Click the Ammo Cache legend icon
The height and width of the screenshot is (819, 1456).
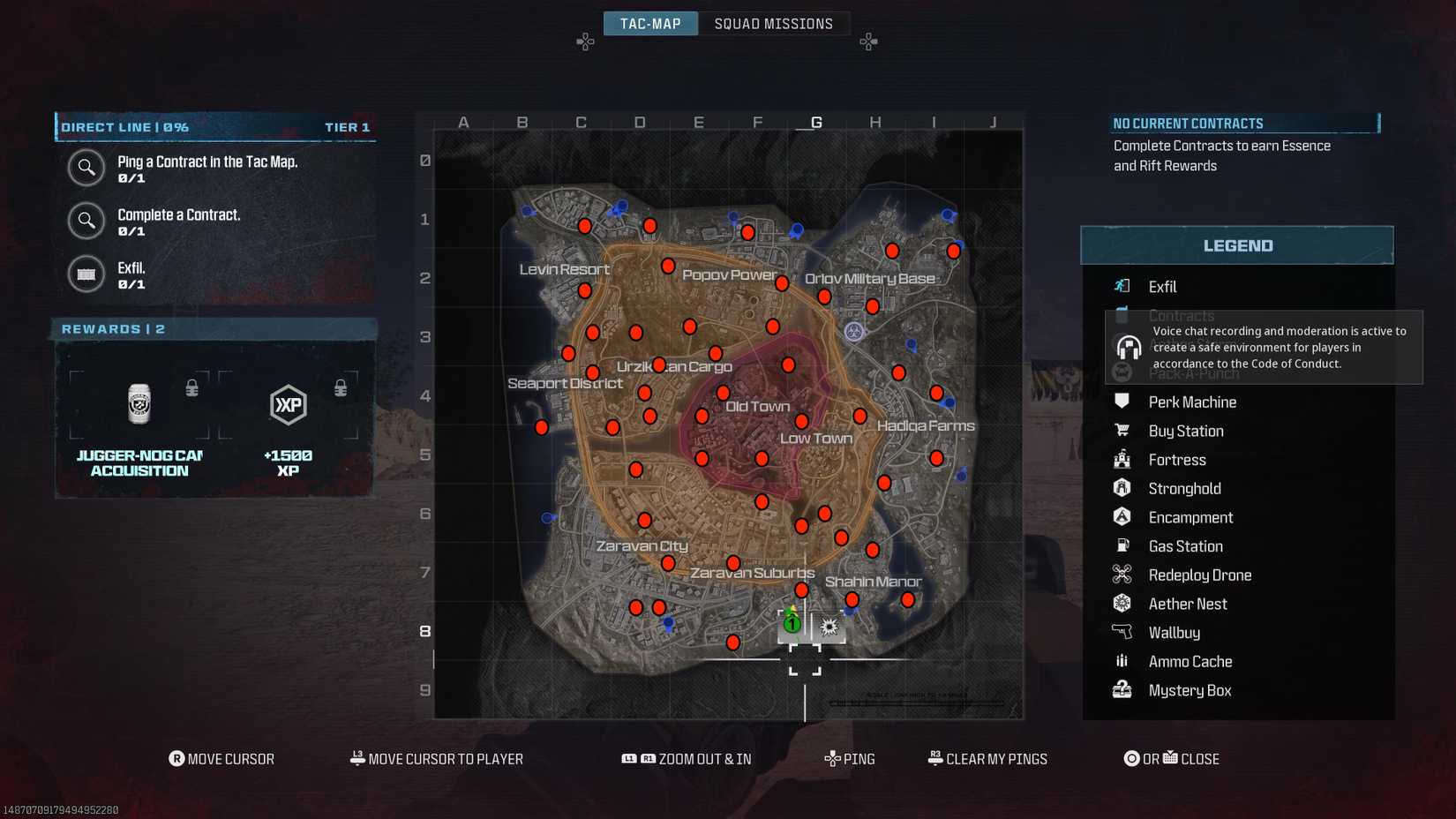click(1122, 661)
